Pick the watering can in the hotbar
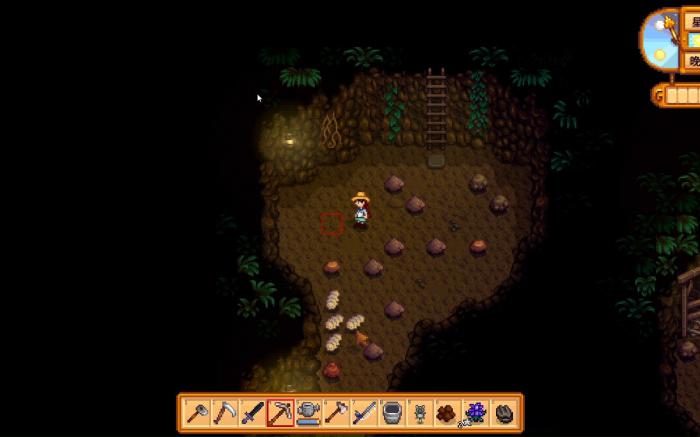Image resolution: width=700 pixels, height=437 pixels. coord(309,412)
